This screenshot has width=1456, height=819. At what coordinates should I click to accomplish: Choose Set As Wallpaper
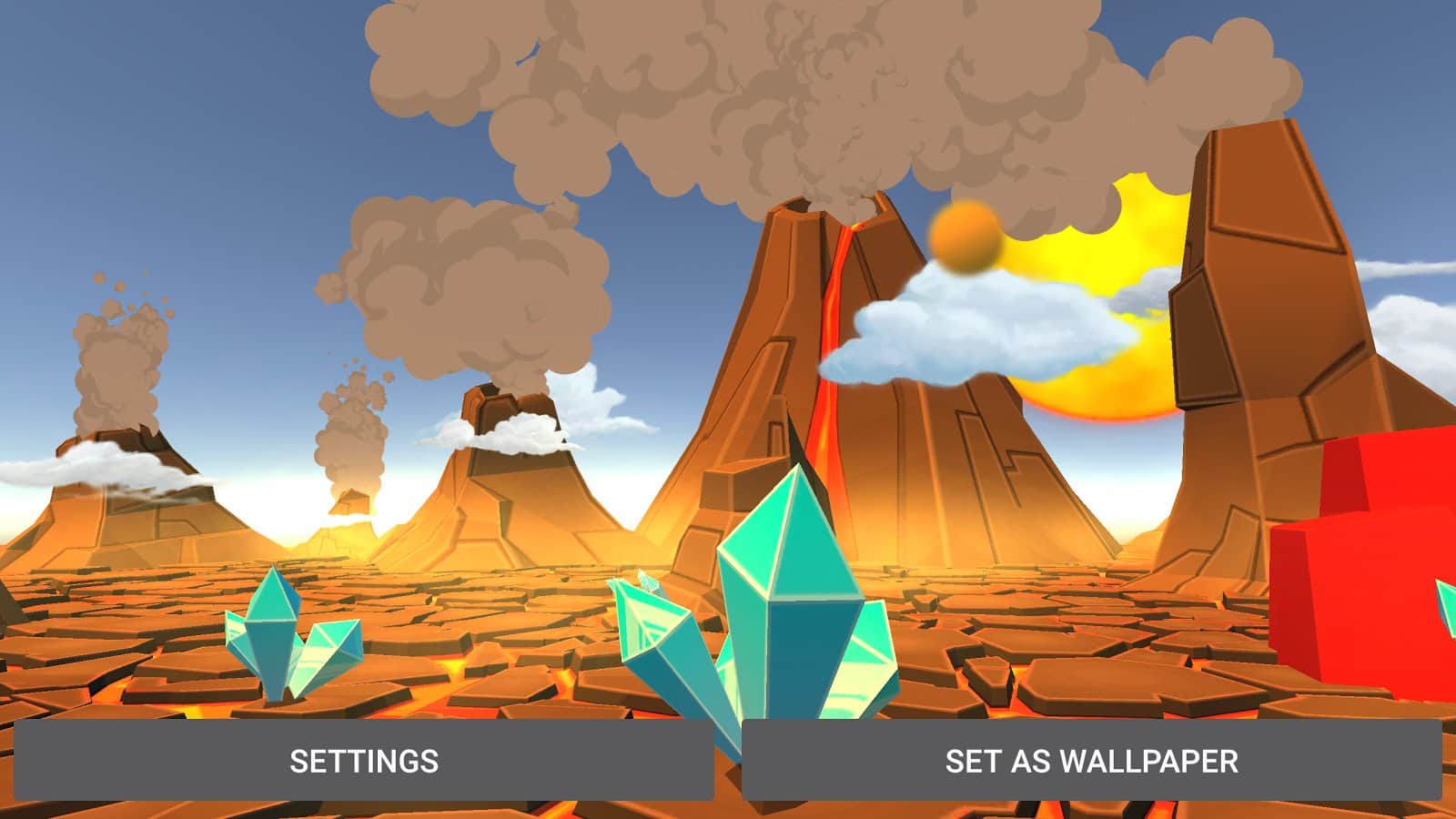[1091, 761]
